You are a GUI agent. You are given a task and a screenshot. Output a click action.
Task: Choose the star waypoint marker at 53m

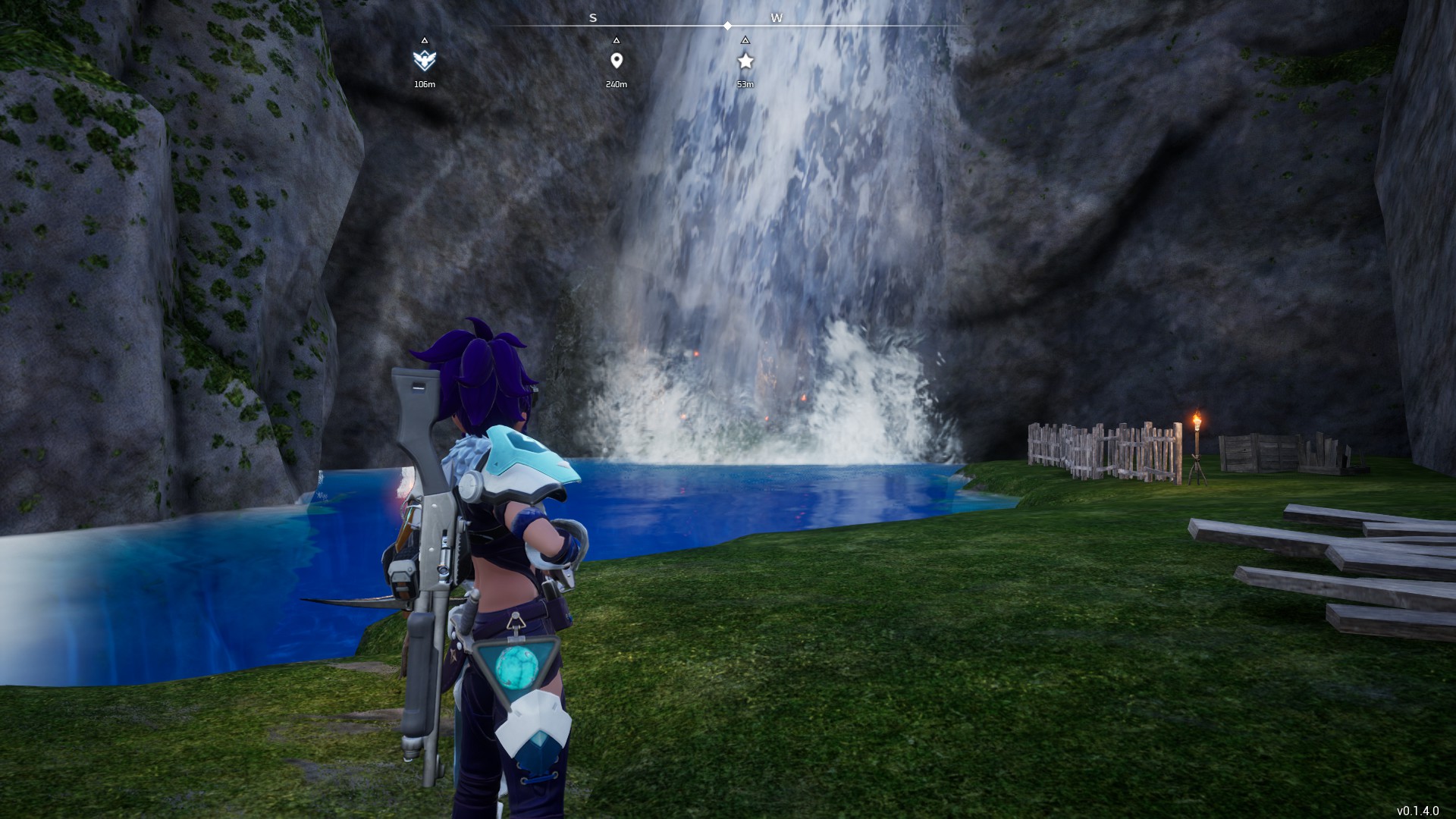tap(745, 61)
